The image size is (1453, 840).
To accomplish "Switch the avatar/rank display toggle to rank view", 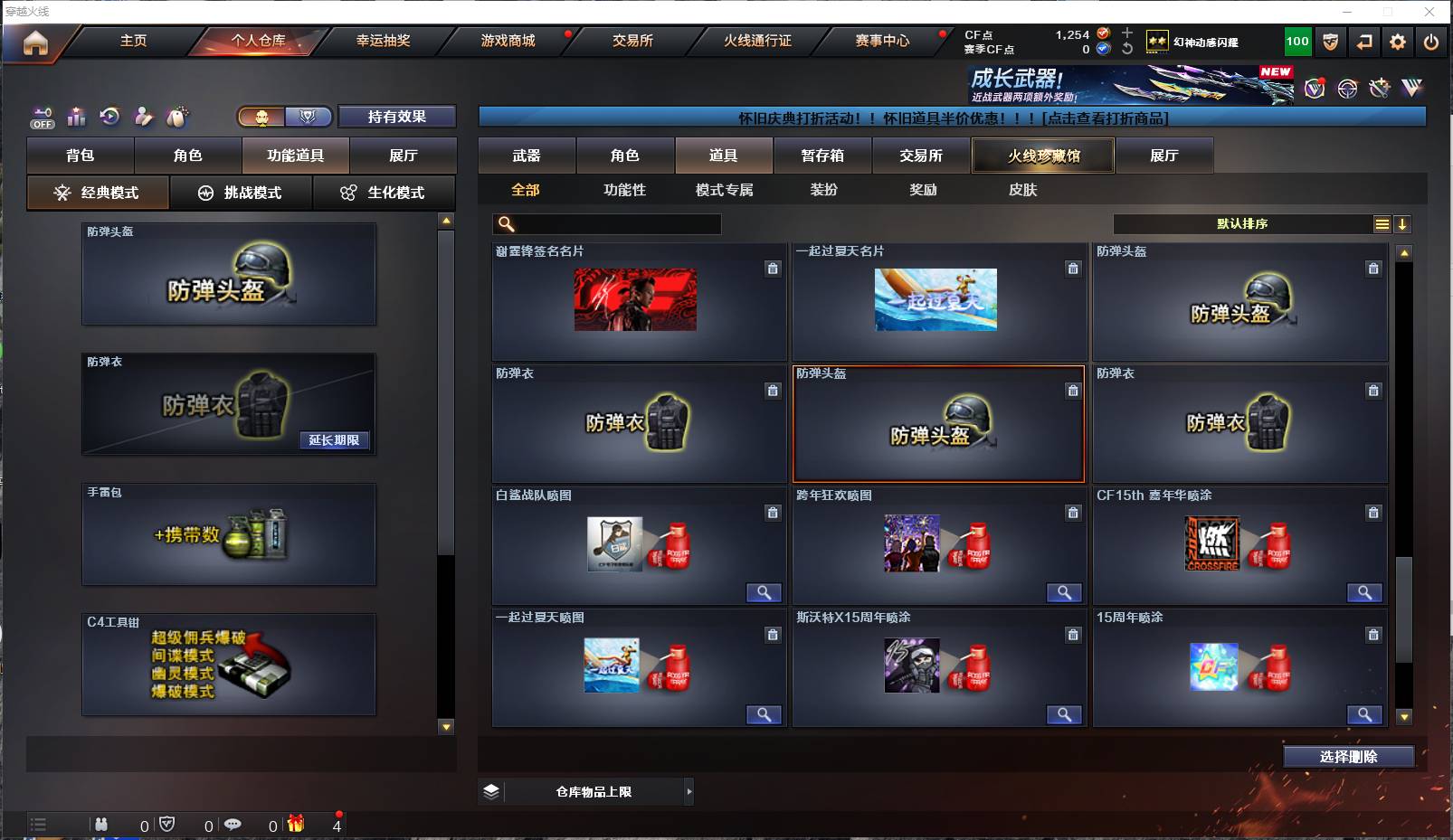I will pos(308,117).
